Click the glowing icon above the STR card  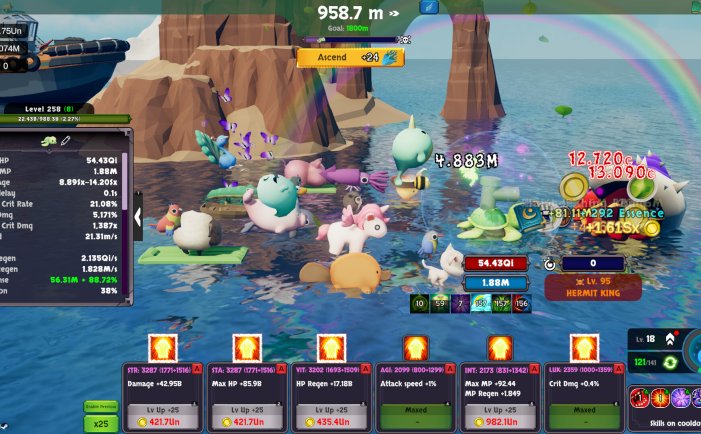coord(162,347)
